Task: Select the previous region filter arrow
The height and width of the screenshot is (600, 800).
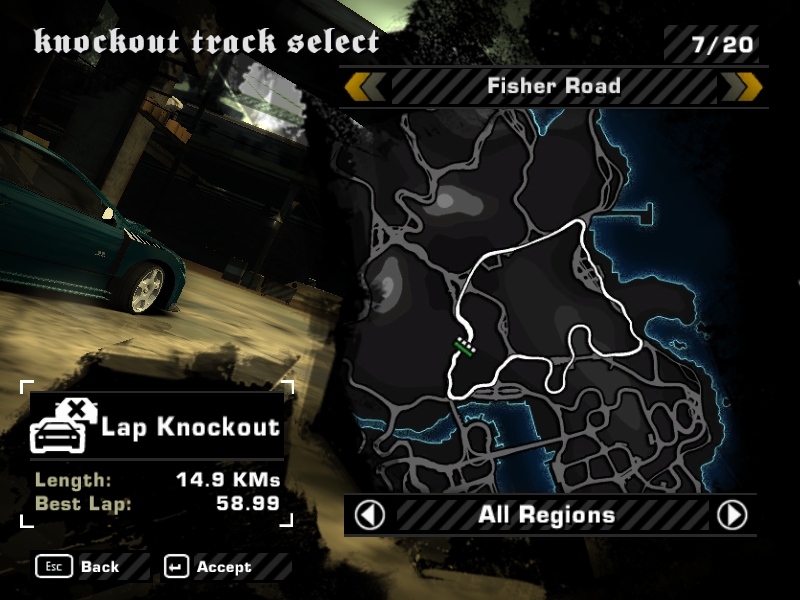Action: (x=370, y=515)
